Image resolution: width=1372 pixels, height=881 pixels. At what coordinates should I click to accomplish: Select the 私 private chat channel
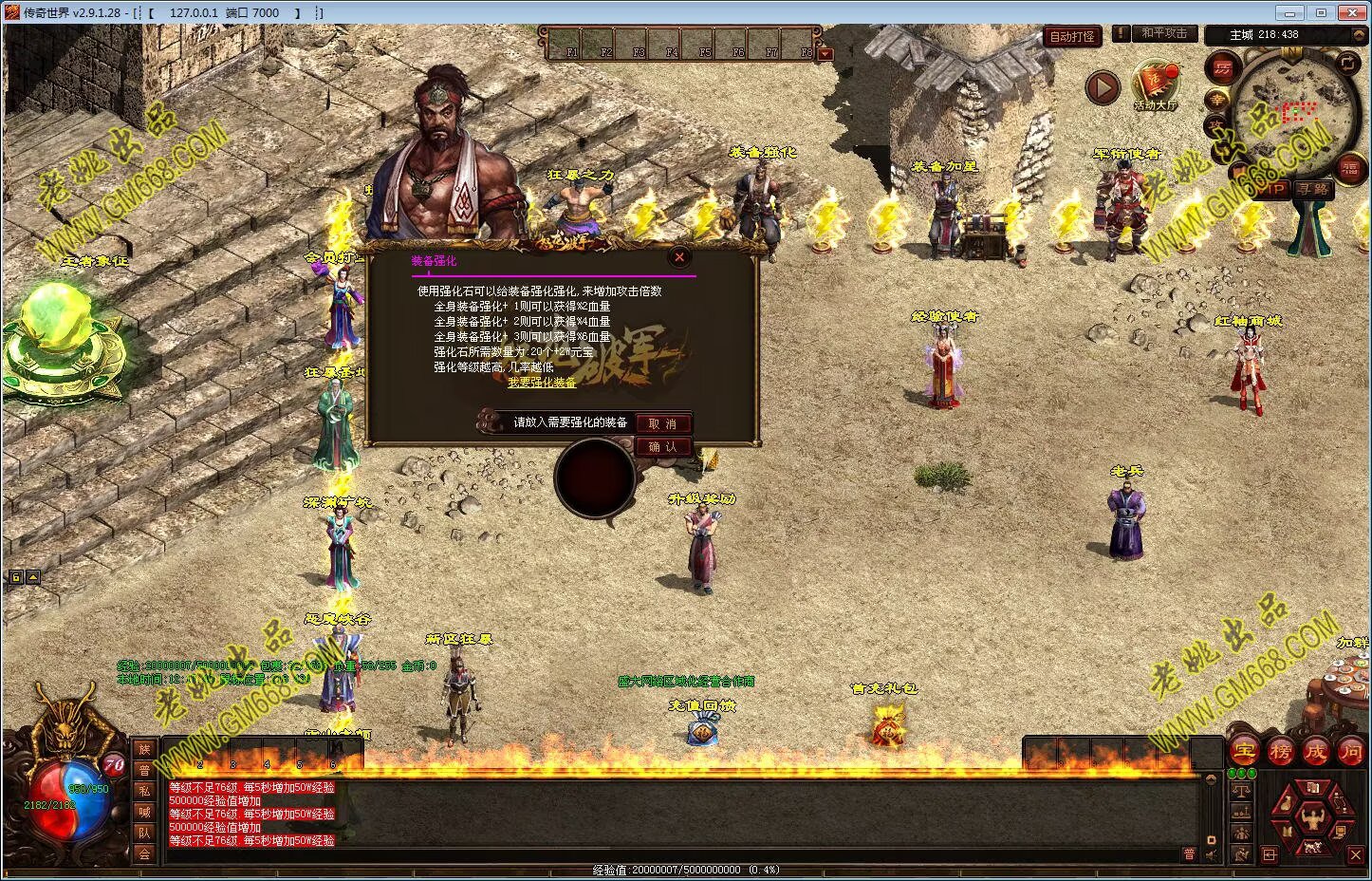pyautogui.click(x=144, y=792)
